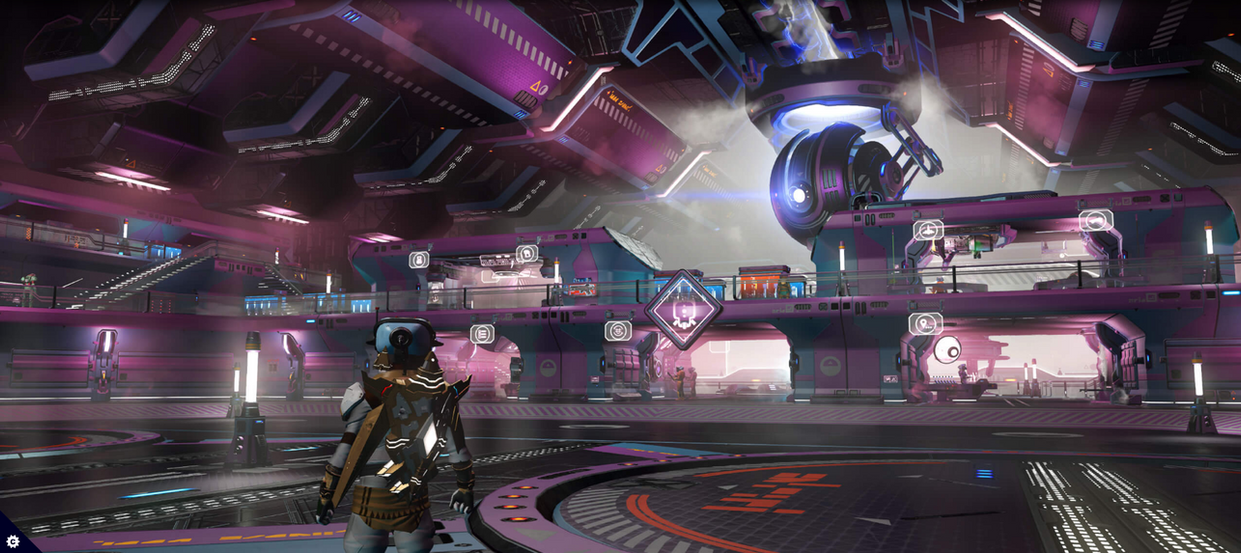Select the map pin location marker
Screen dimensions: 1241x553
tap(925, 323)
